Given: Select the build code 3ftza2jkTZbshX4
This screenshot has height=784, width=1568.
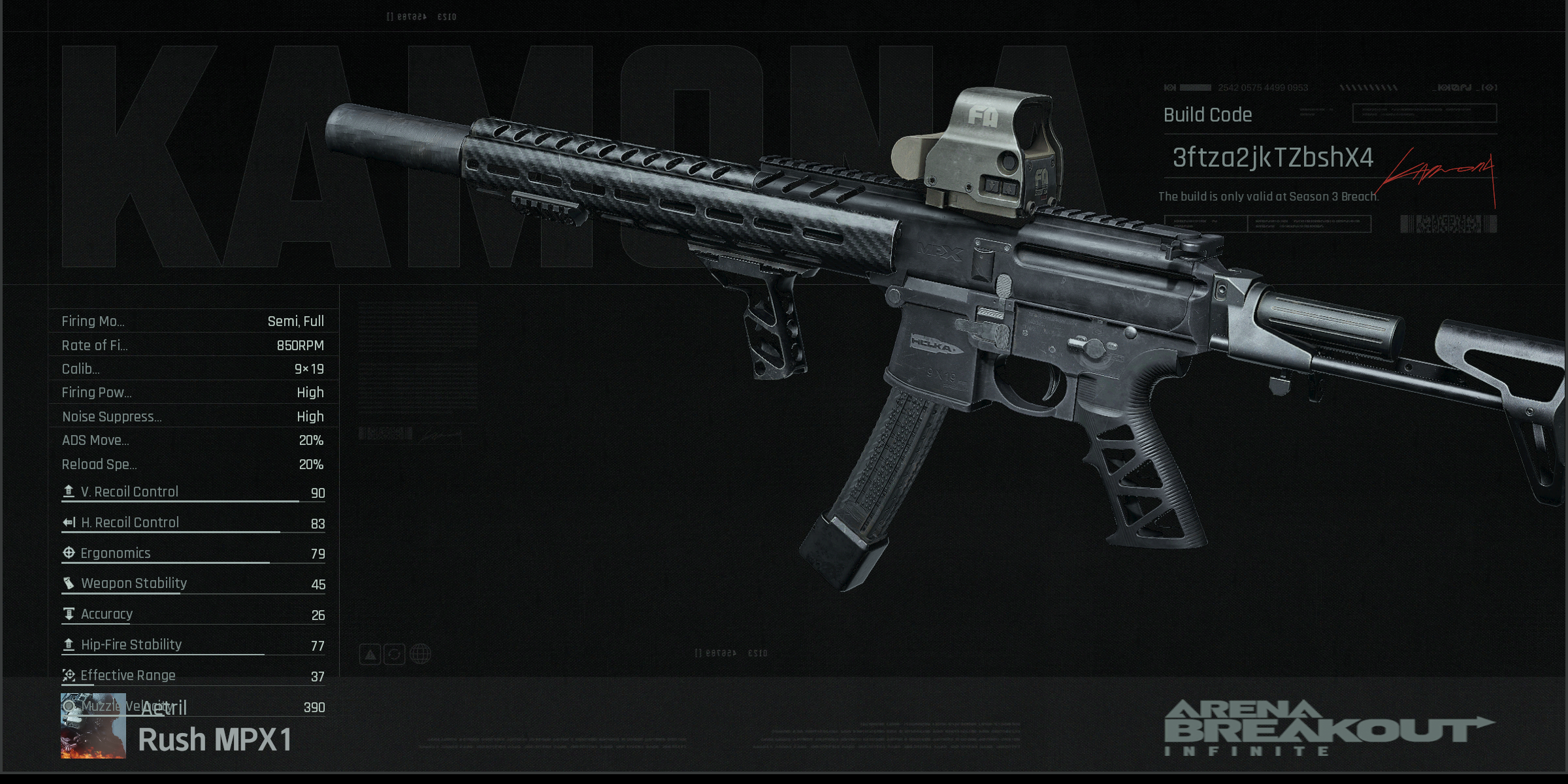Looking at the screenshot, I should point(1272,157).
